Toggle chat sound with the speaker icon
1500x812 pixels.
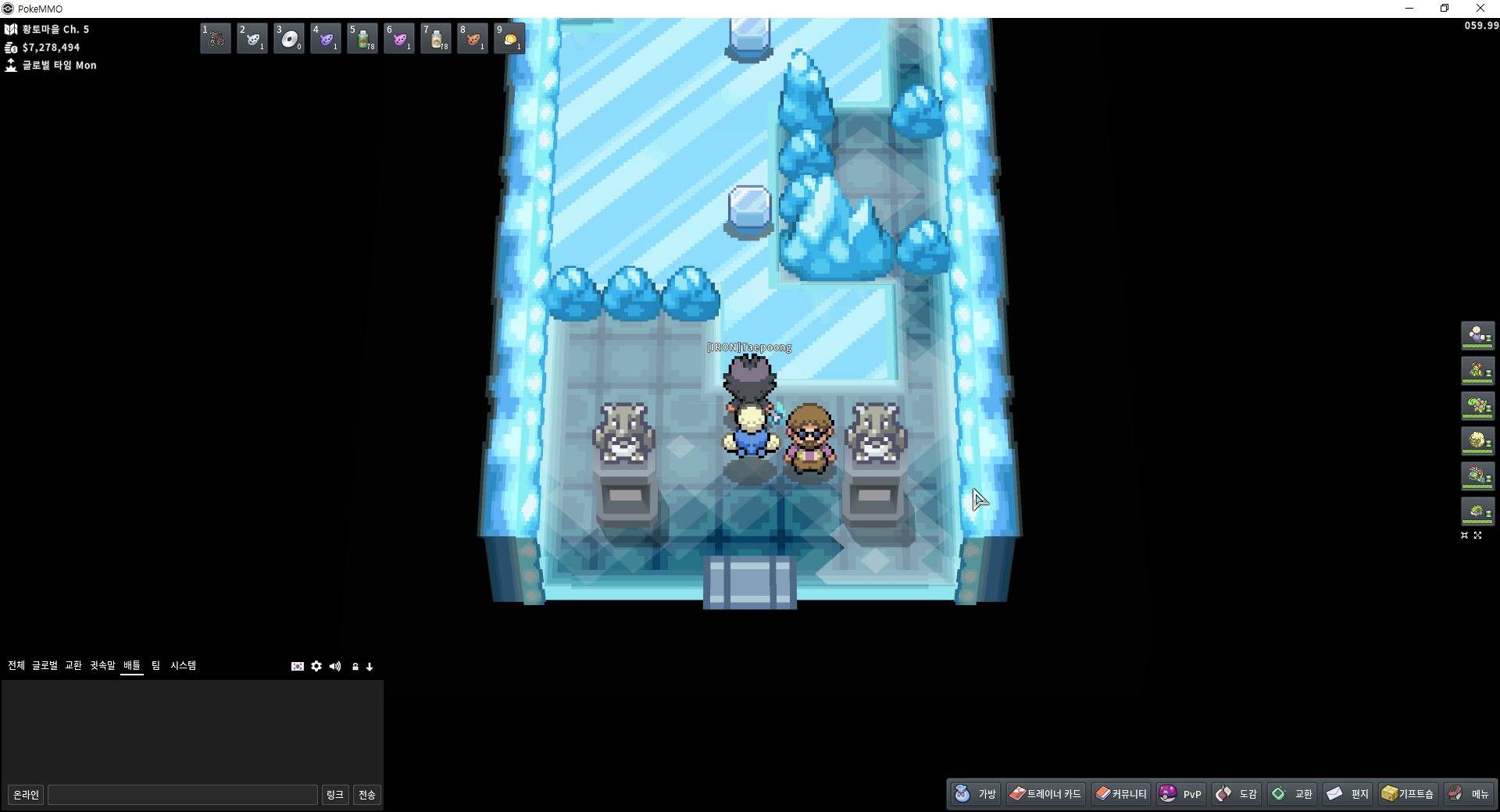point(335,666)
